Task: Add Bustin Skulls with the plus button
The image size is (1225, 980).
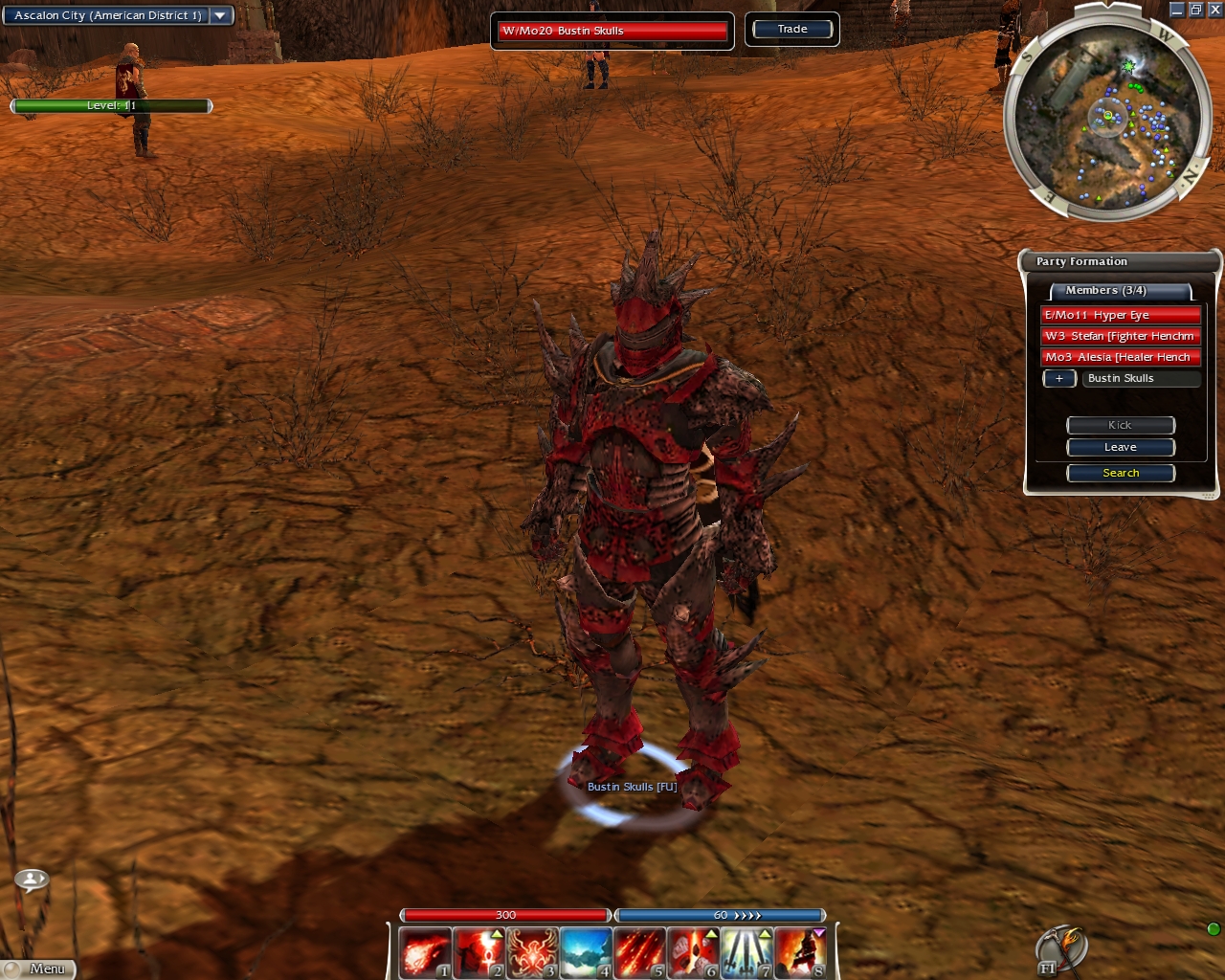Action: (x=1058, y=378)
